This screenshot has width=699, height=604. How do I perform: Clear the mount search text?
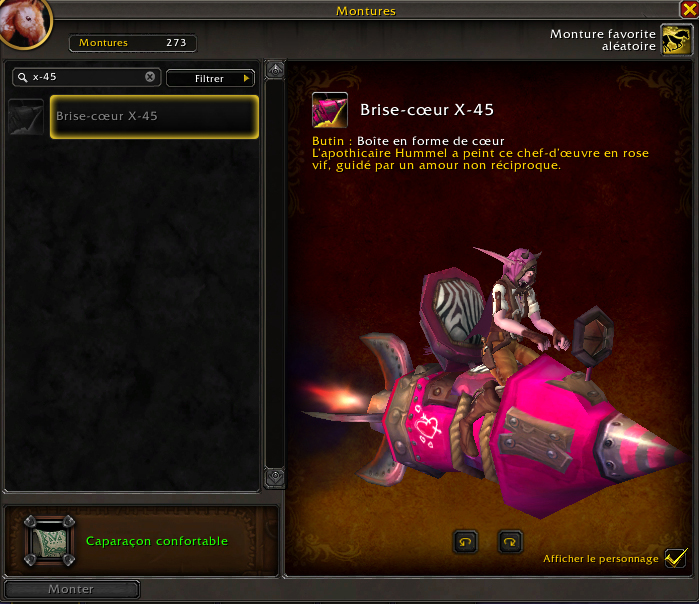click(x=150, y=77)
